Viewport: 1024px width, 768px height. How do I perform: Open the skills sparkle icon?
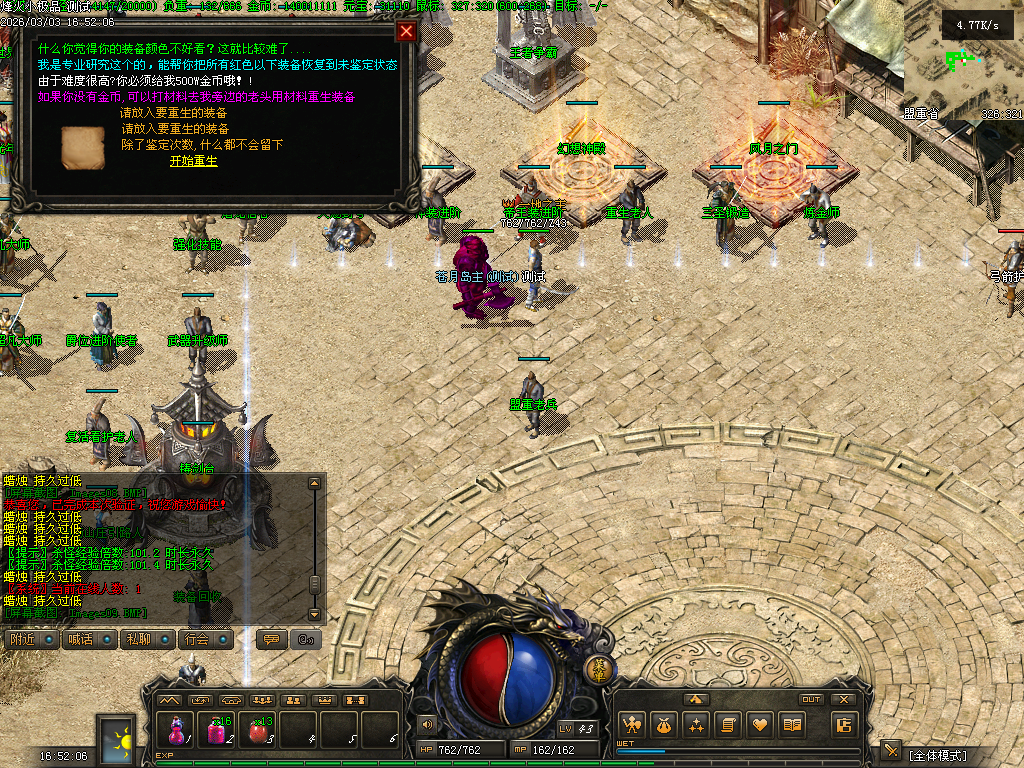696,725
